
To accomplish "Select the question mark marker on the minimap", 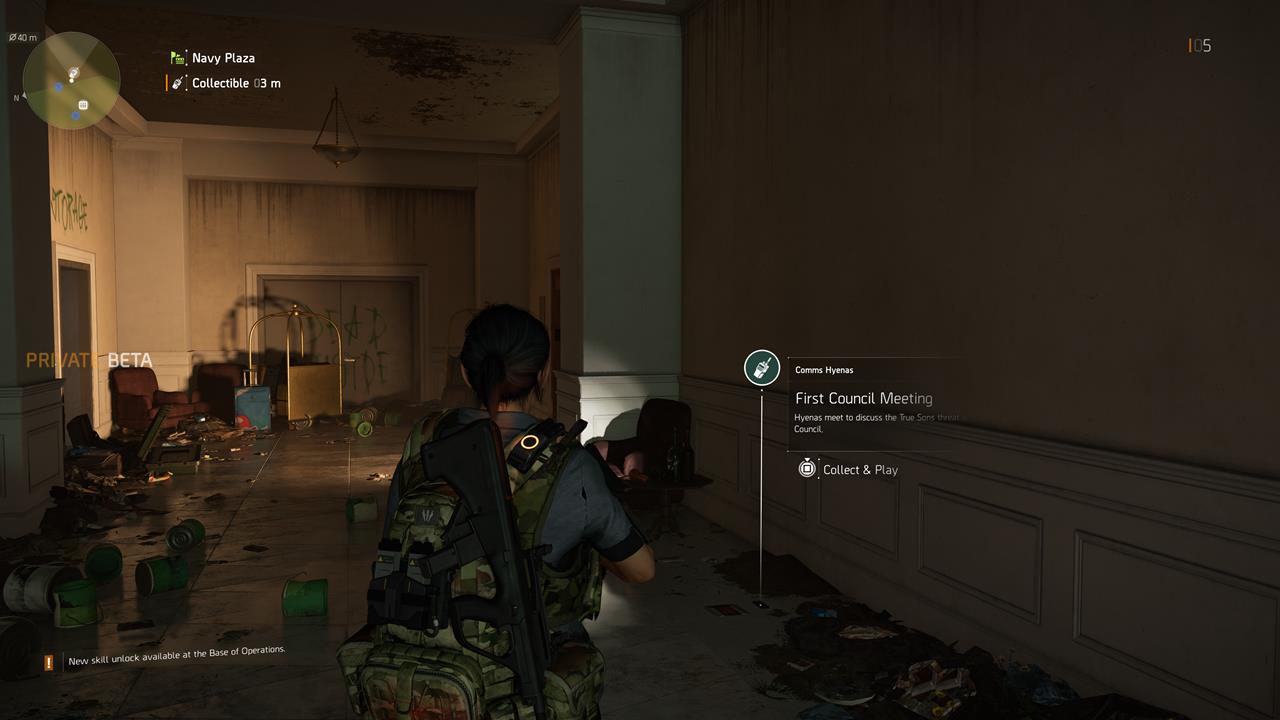I will 73,72.
